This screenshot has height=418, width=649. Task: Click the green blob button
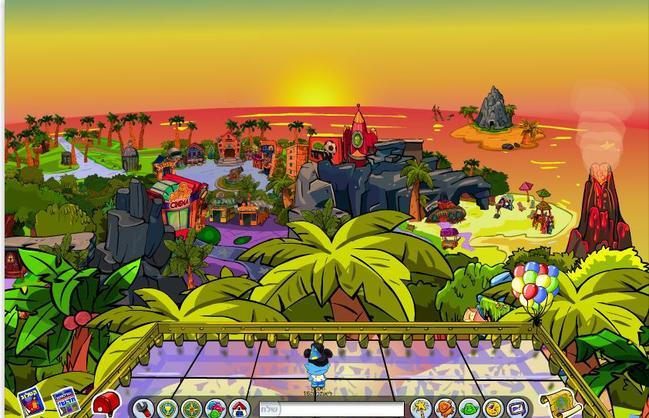(x=469, y=408)
